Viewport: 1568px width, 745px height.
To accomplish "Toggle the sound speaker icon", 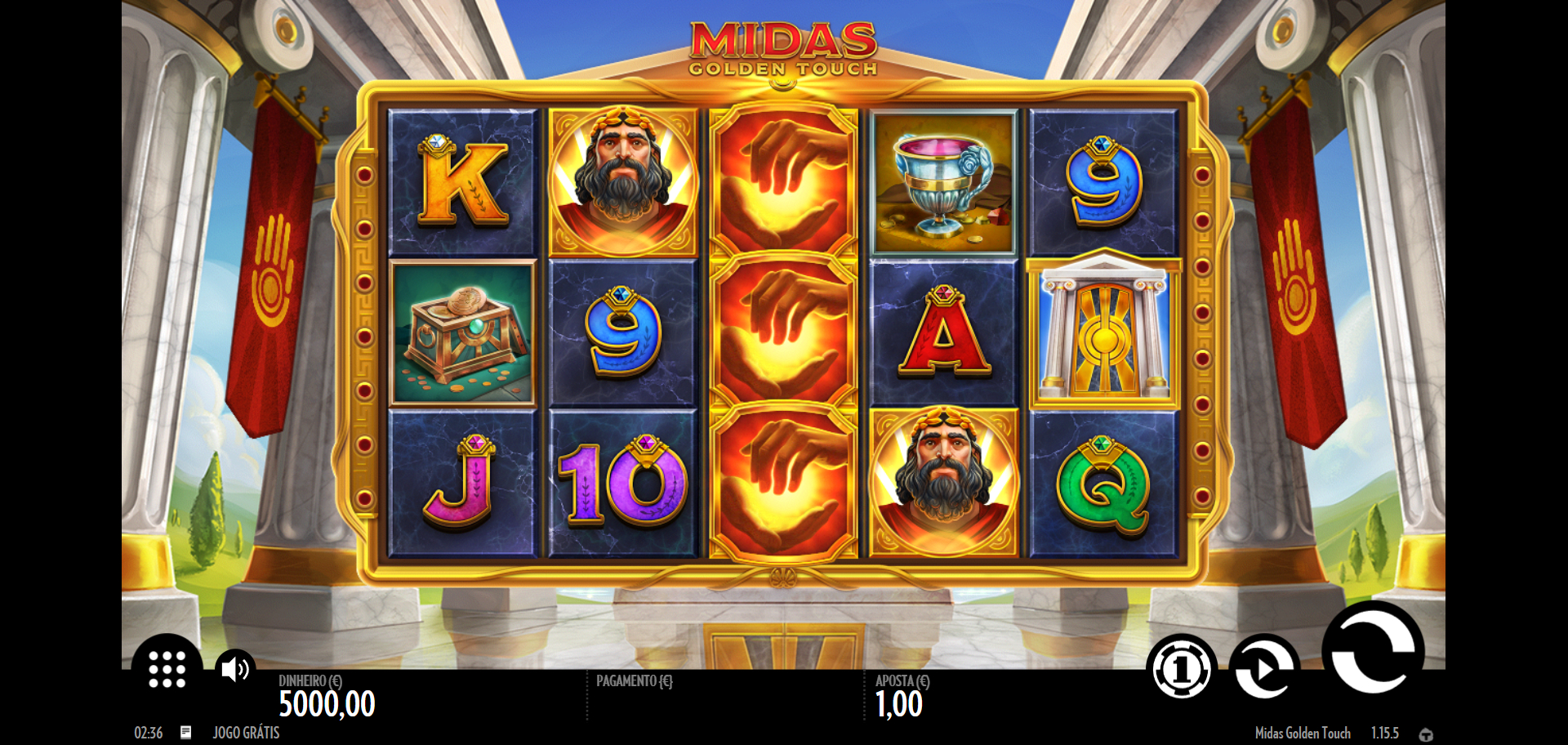I will pyautogui.click(x=234, y=669).
